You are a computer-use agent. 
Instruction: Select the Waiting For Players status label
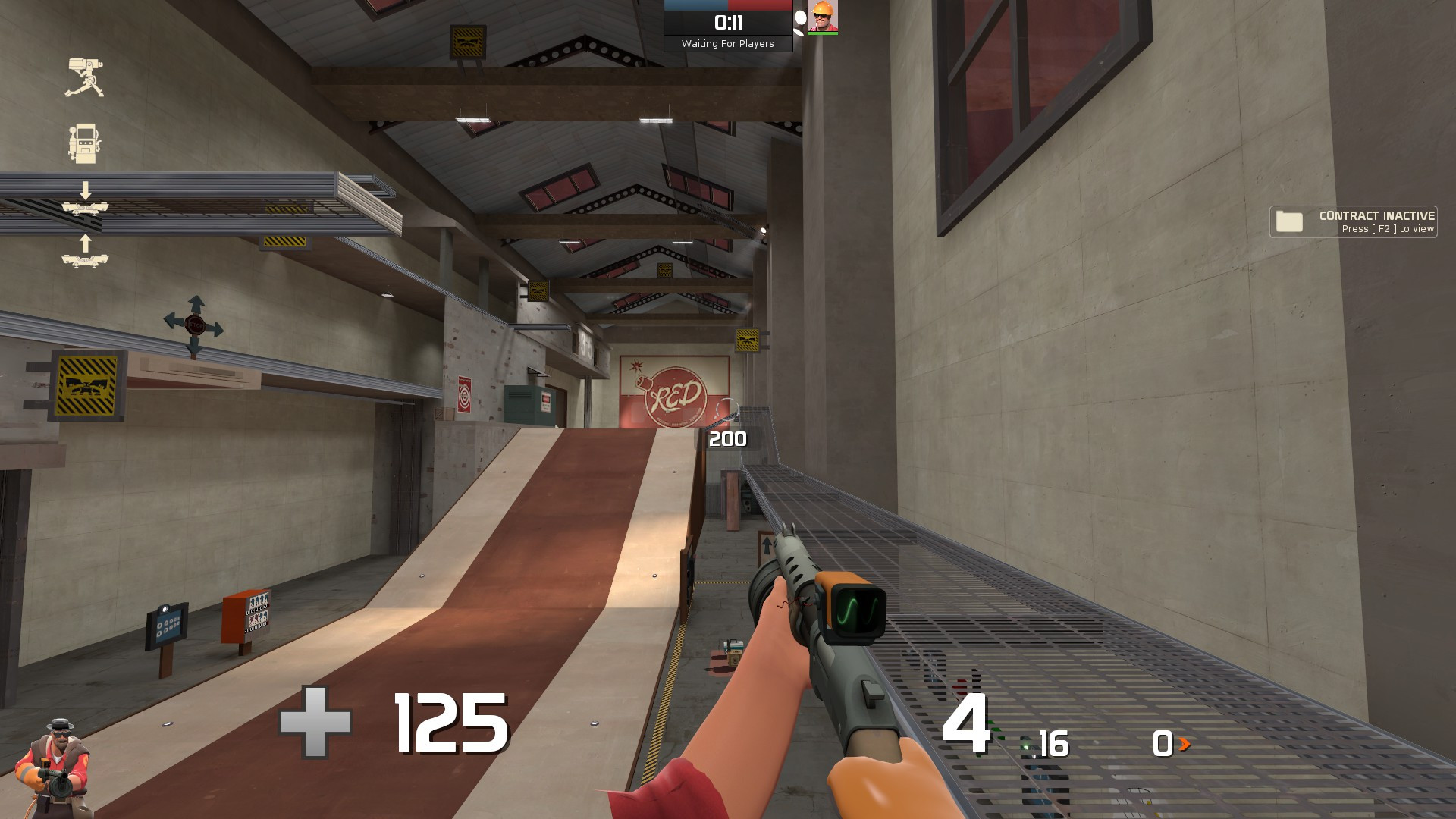728,44
